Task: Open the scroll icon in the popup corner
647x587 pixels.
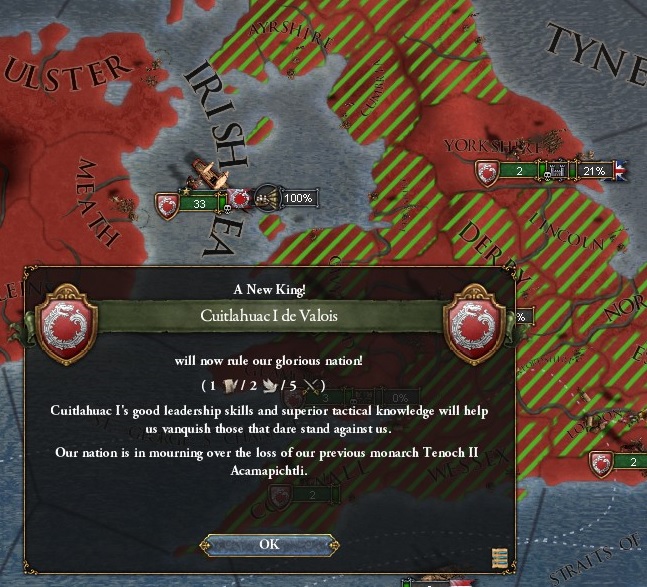Action: [500, 557]
